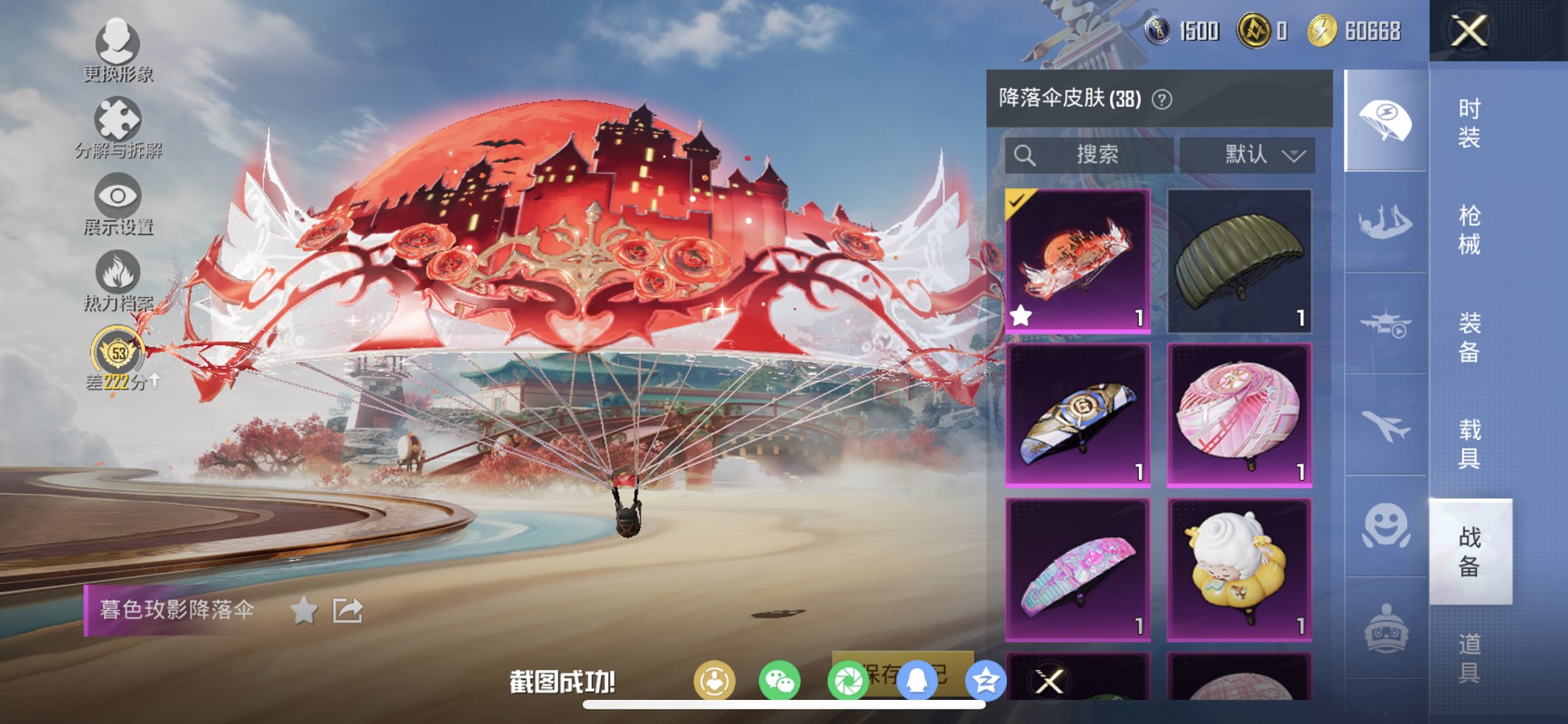Enable 展示设置 display settings
Viewport: 1568px width, 724px height.
[x=117, y=197]
